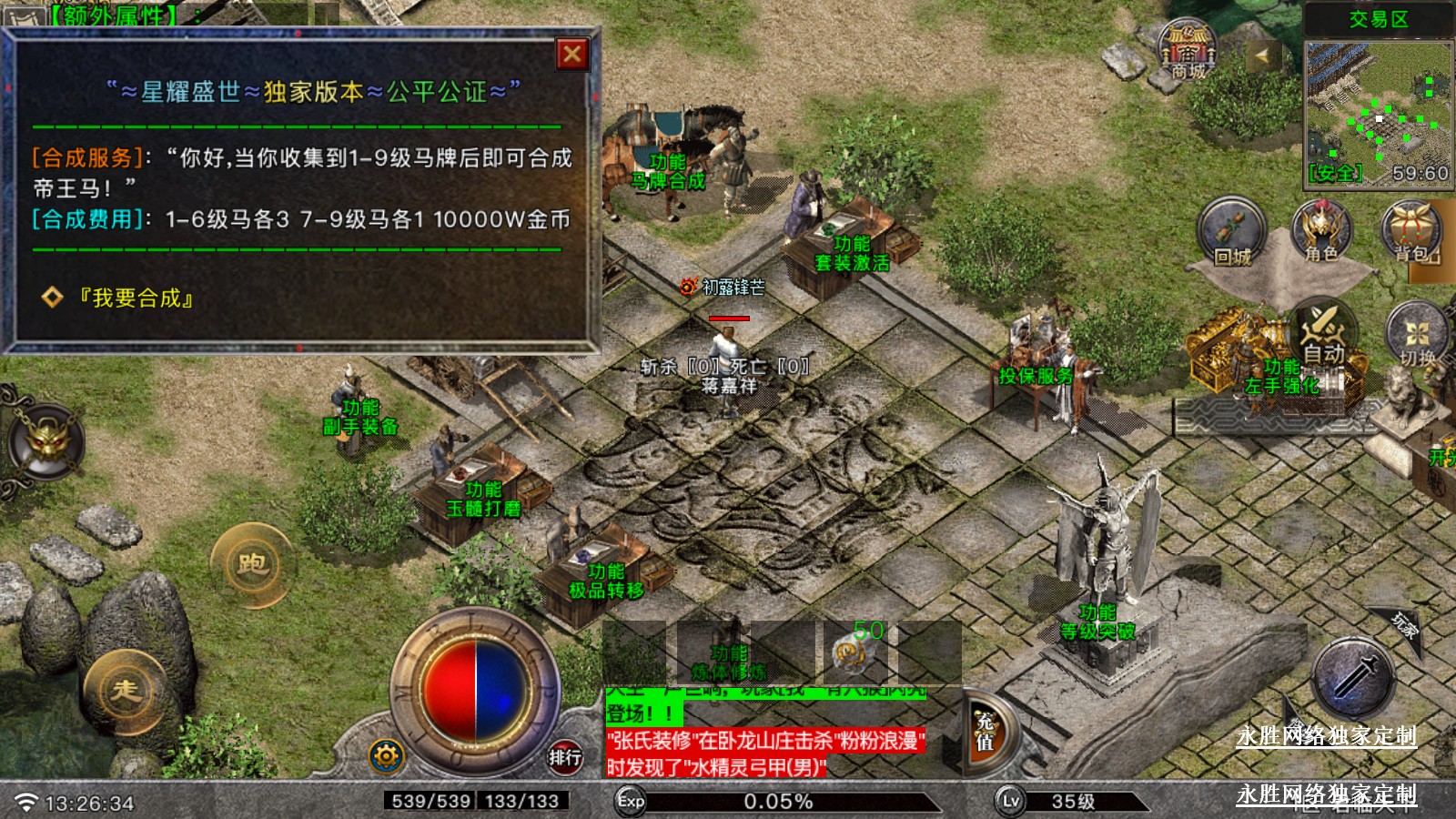This screenshot has height=819, width=1456.
Task: Use the hotbar item showing 50
Action: click(855, 651)
